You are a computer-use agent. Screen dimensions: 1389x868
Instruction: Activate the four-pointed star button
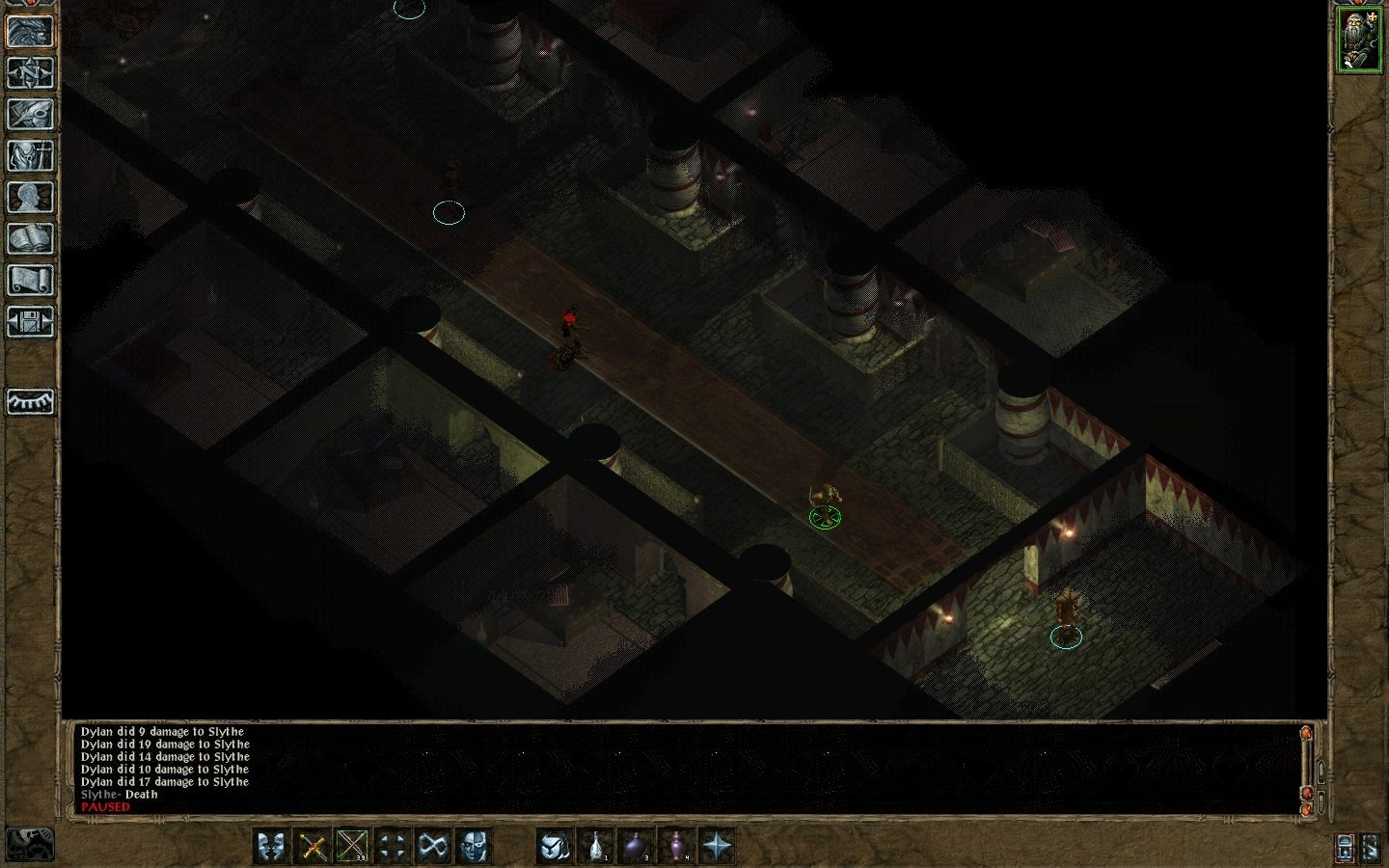717,847
